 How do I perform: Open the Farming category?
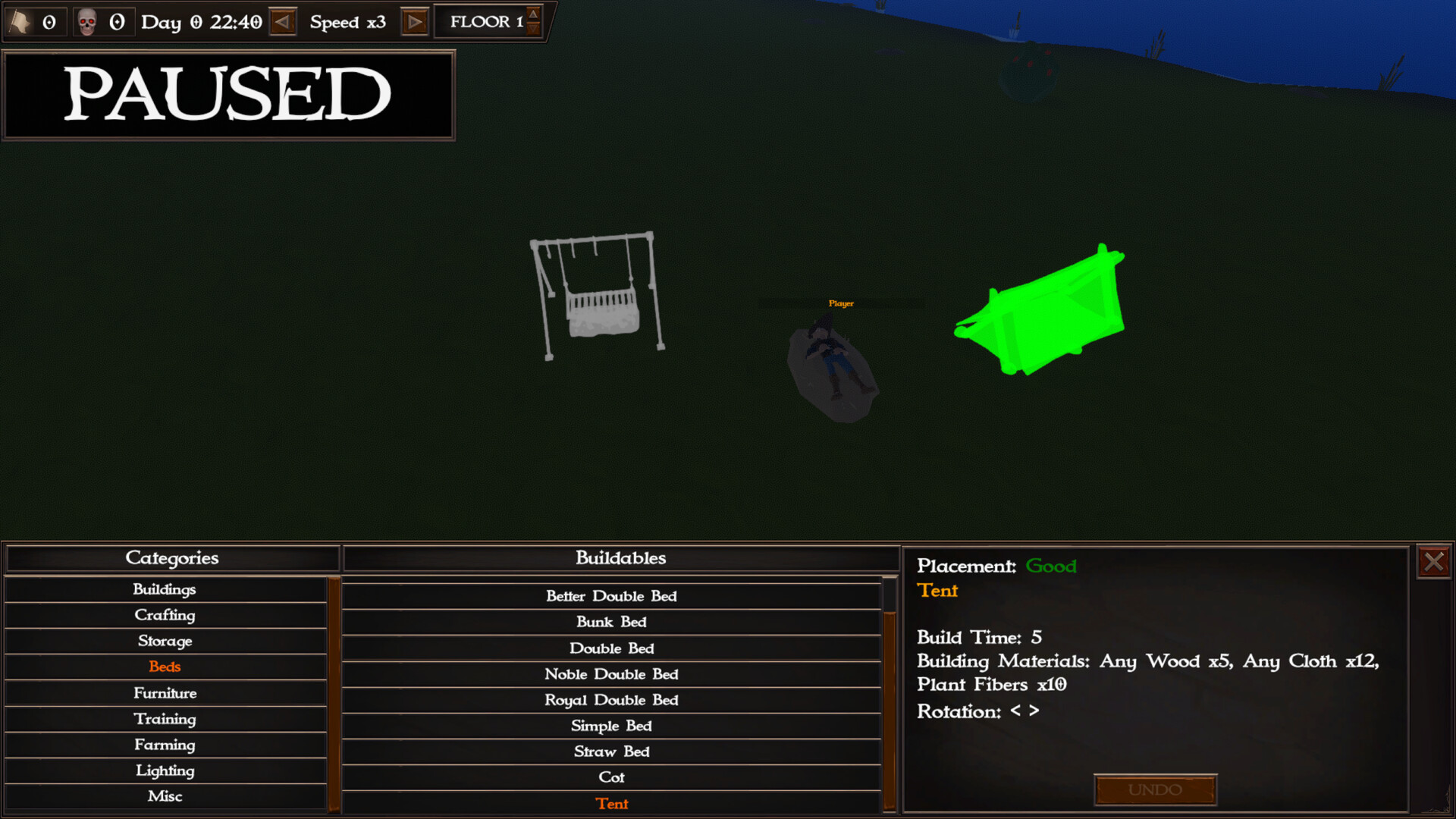click(165, 745)
